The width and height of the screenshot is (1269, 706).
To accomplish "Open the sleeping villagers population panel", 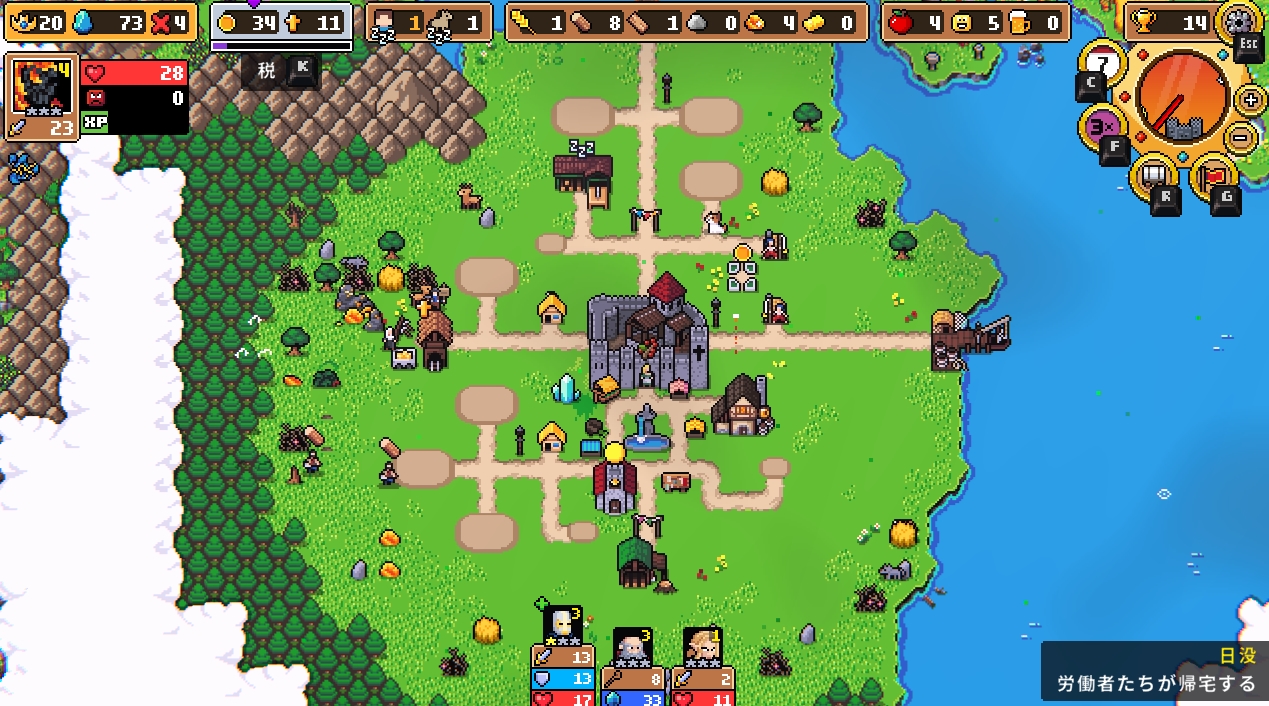I will click(x=428, y=22).
